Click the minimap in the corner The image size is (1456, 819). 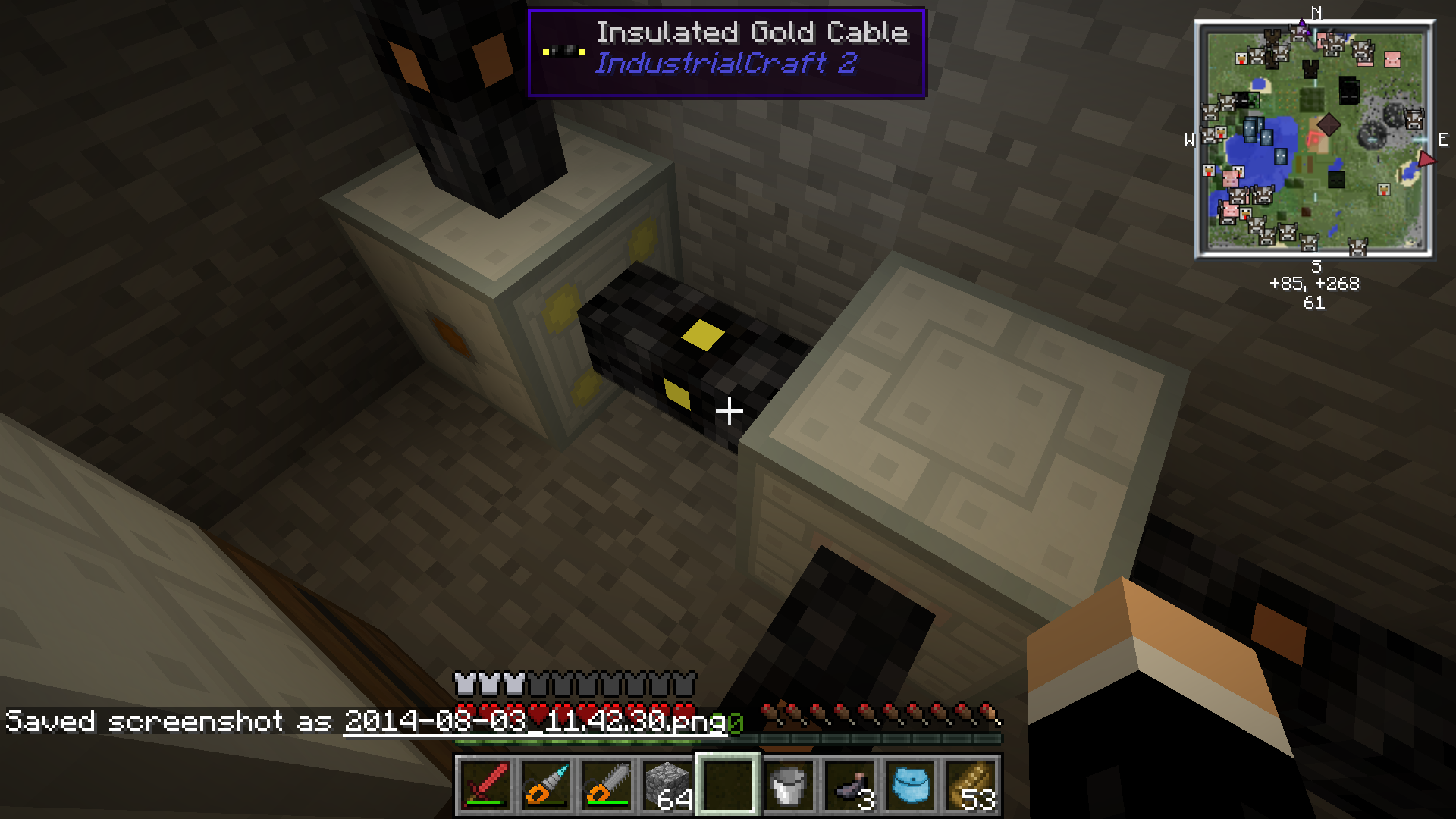click(1314, 139)
